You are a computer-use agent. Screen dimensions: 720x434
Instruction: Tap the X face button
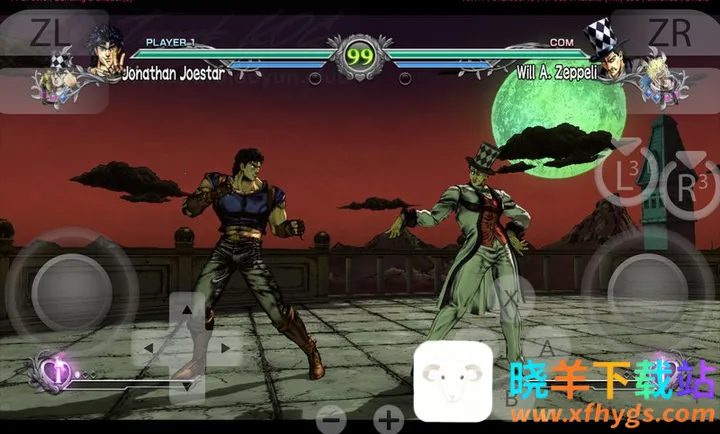(x=510, y=297)
